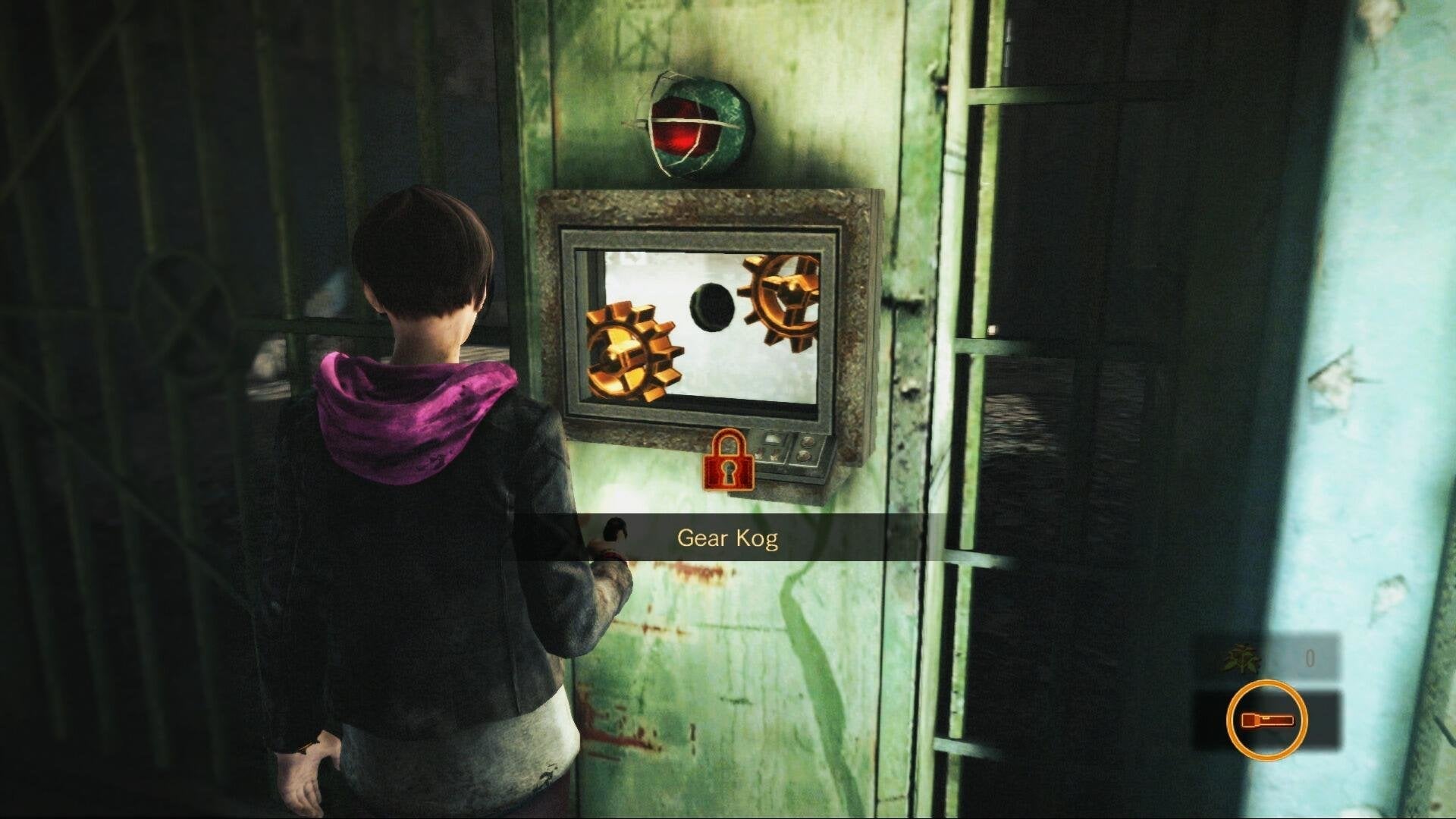Click the red glass pane of the lantern

(x=679, y=136)
